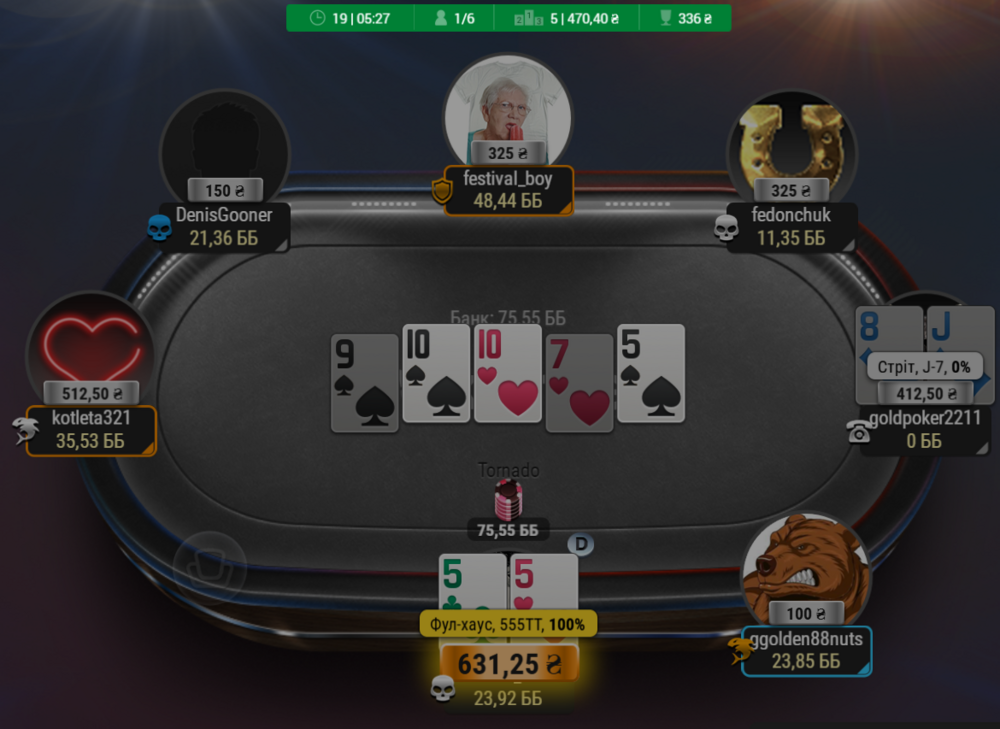Select ggolden88nuts' angry bear avatar
This screenshot has height=729, width=1000.
click(x=806, y=568)
